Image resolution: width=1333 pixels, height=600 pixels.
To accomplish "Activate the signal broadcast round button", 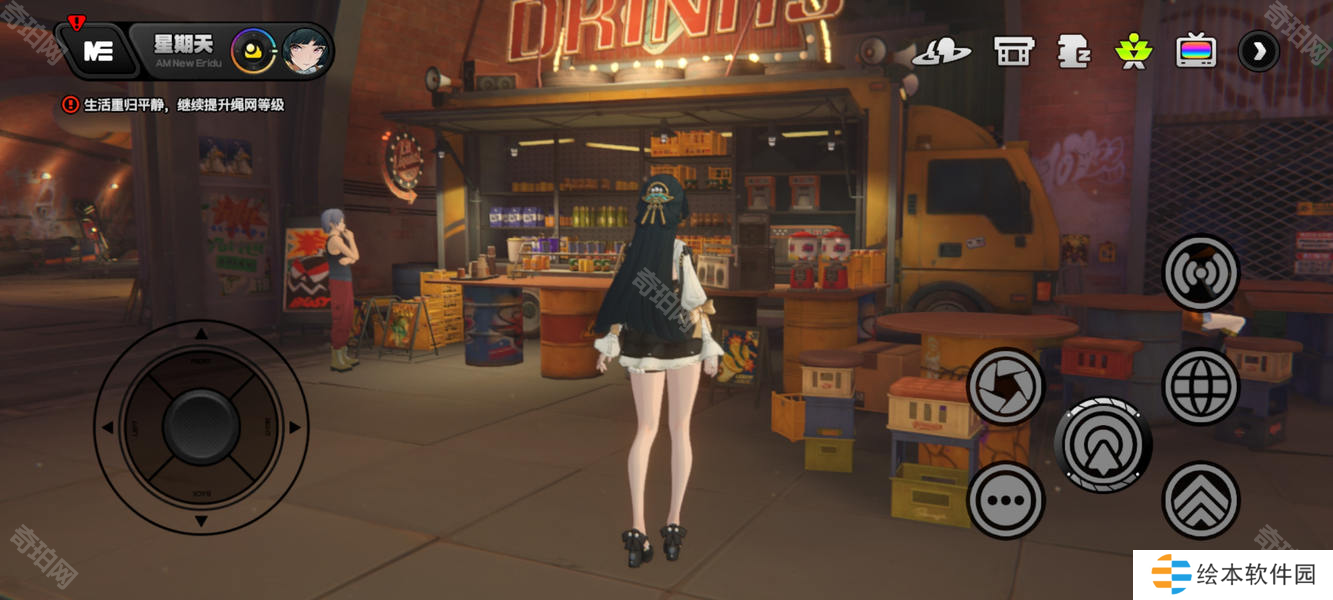I will click(x=1200, y=273).
